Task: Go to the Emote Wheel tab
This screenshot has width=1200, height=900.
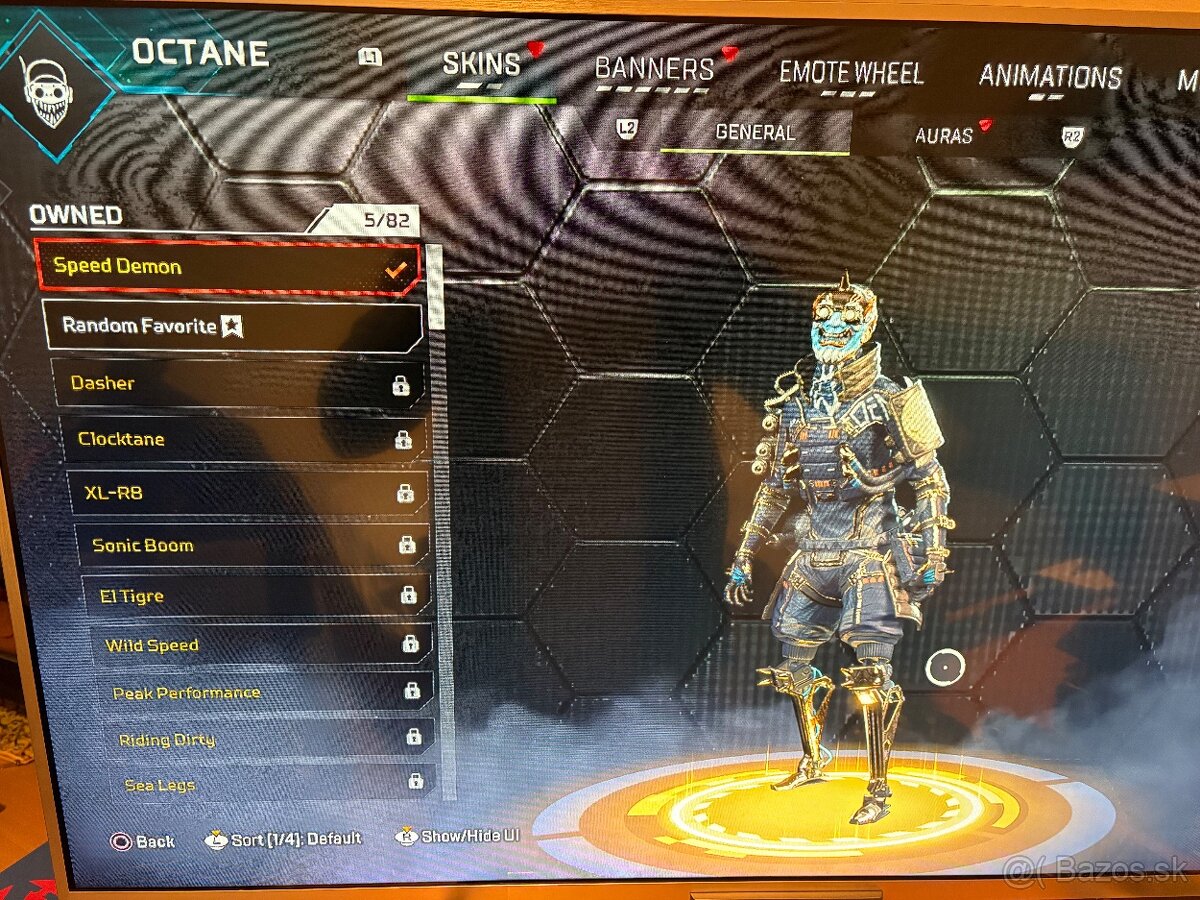Action: click(x=851, y=73)
